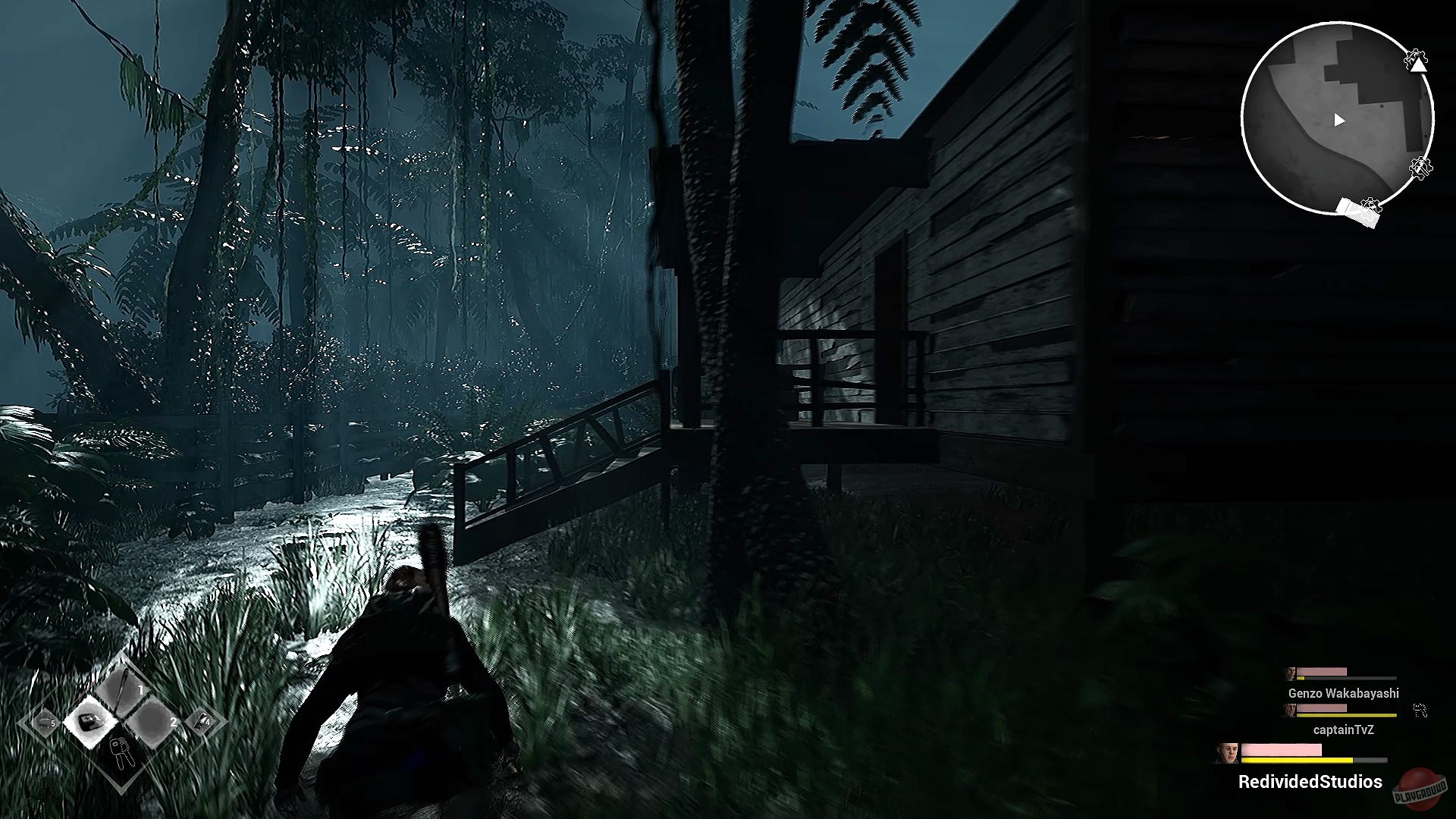Click the wrench objective icon on the minimap edge
The height and width of the screenshot is (819, 1456).
click(1420, 168)
